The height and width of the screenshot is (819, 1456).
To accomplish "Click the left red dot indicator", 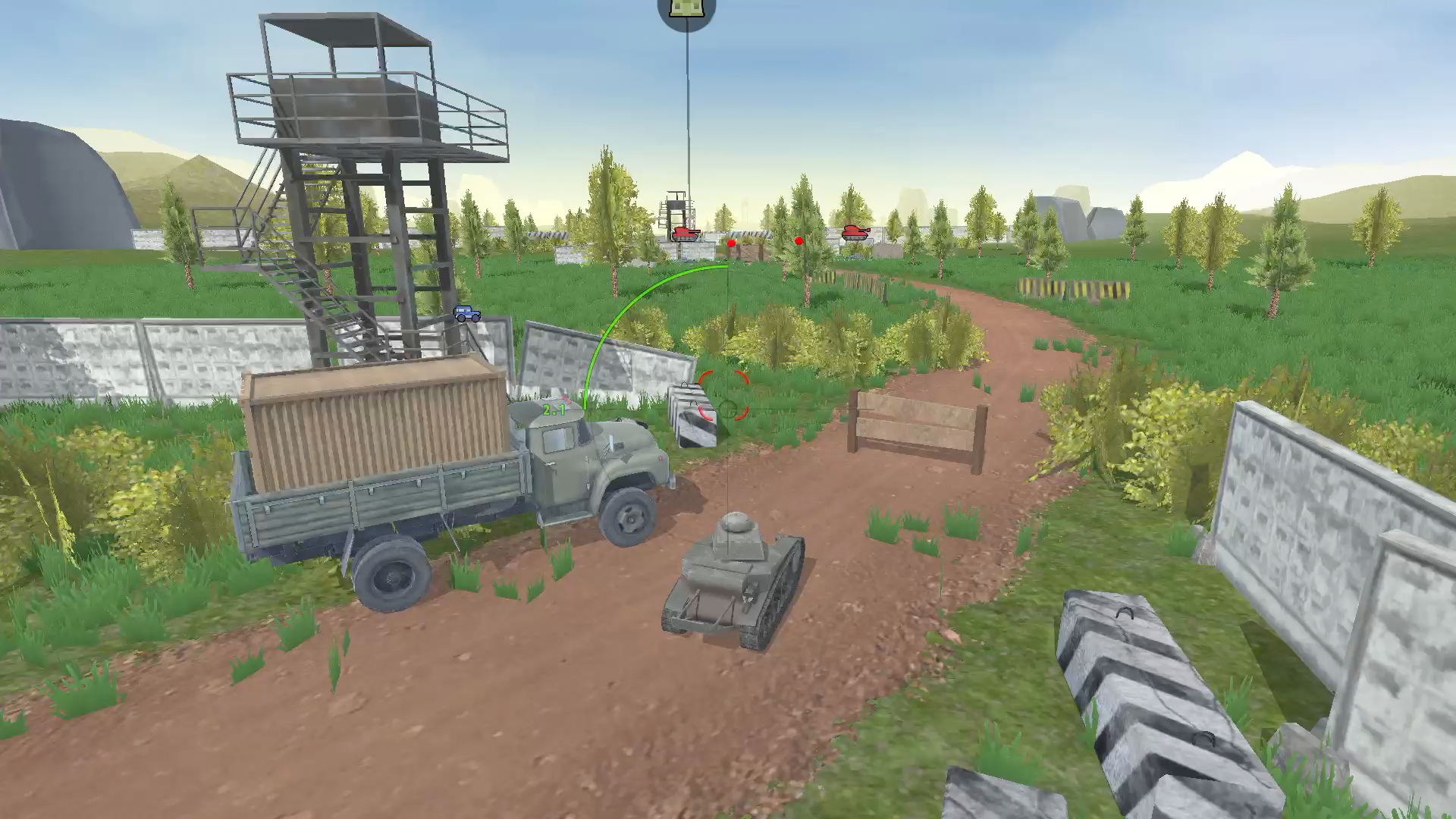I will pos(730,243).
